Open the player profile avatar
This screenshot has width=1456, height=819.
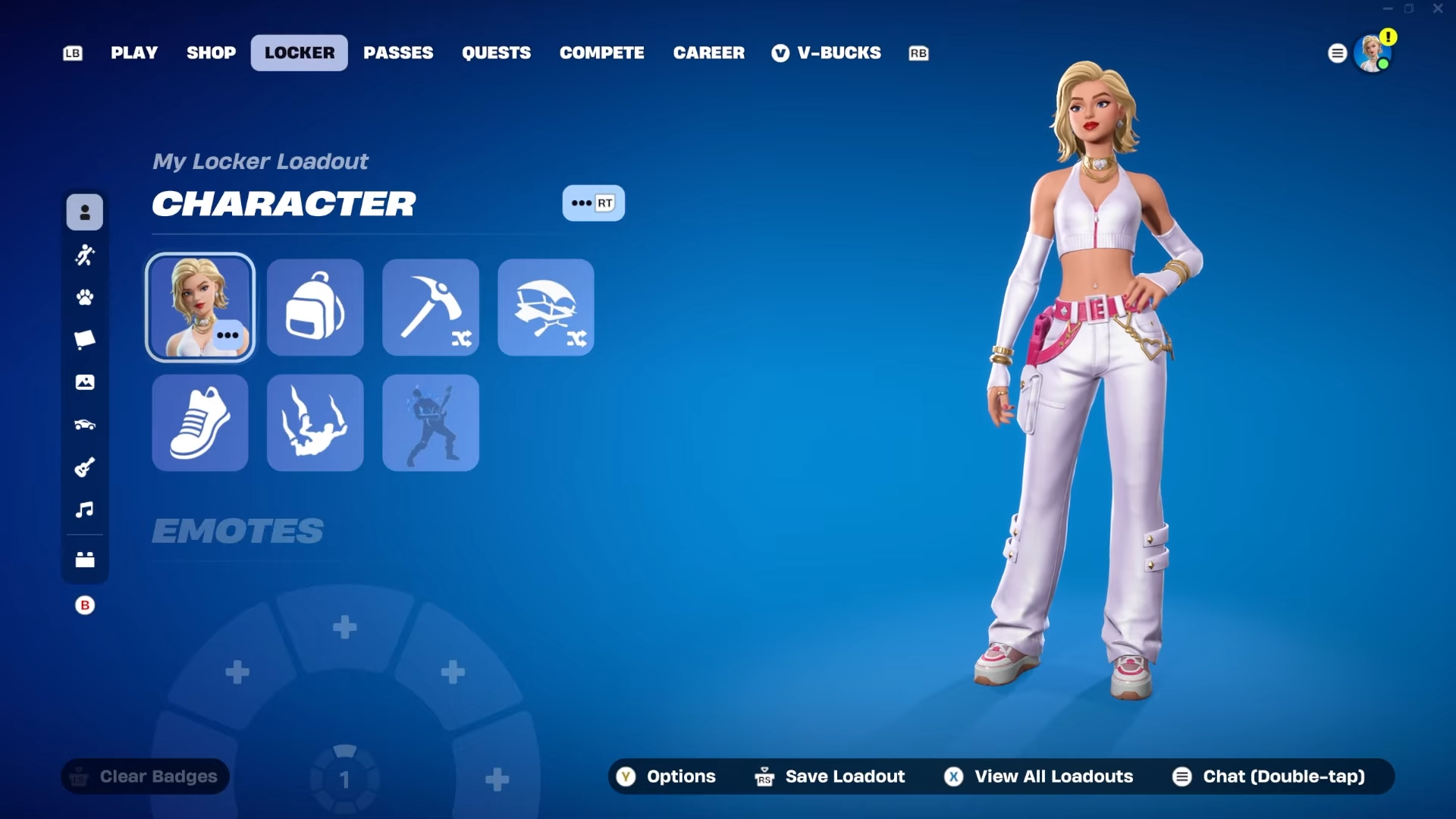[1372, 54]
